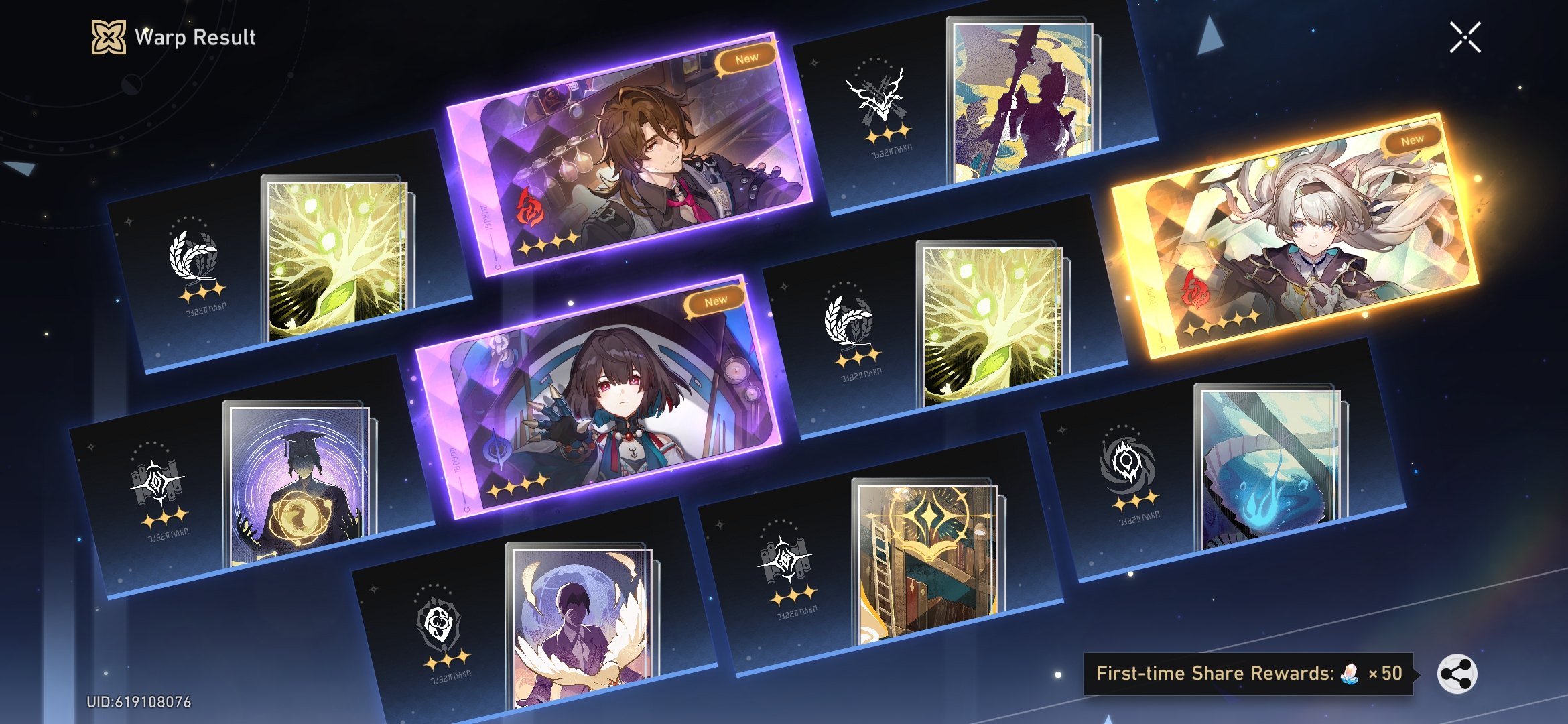Click the Warp Result header icon
The width and height of the screenshot is (1568, 724).
point(109,38)
